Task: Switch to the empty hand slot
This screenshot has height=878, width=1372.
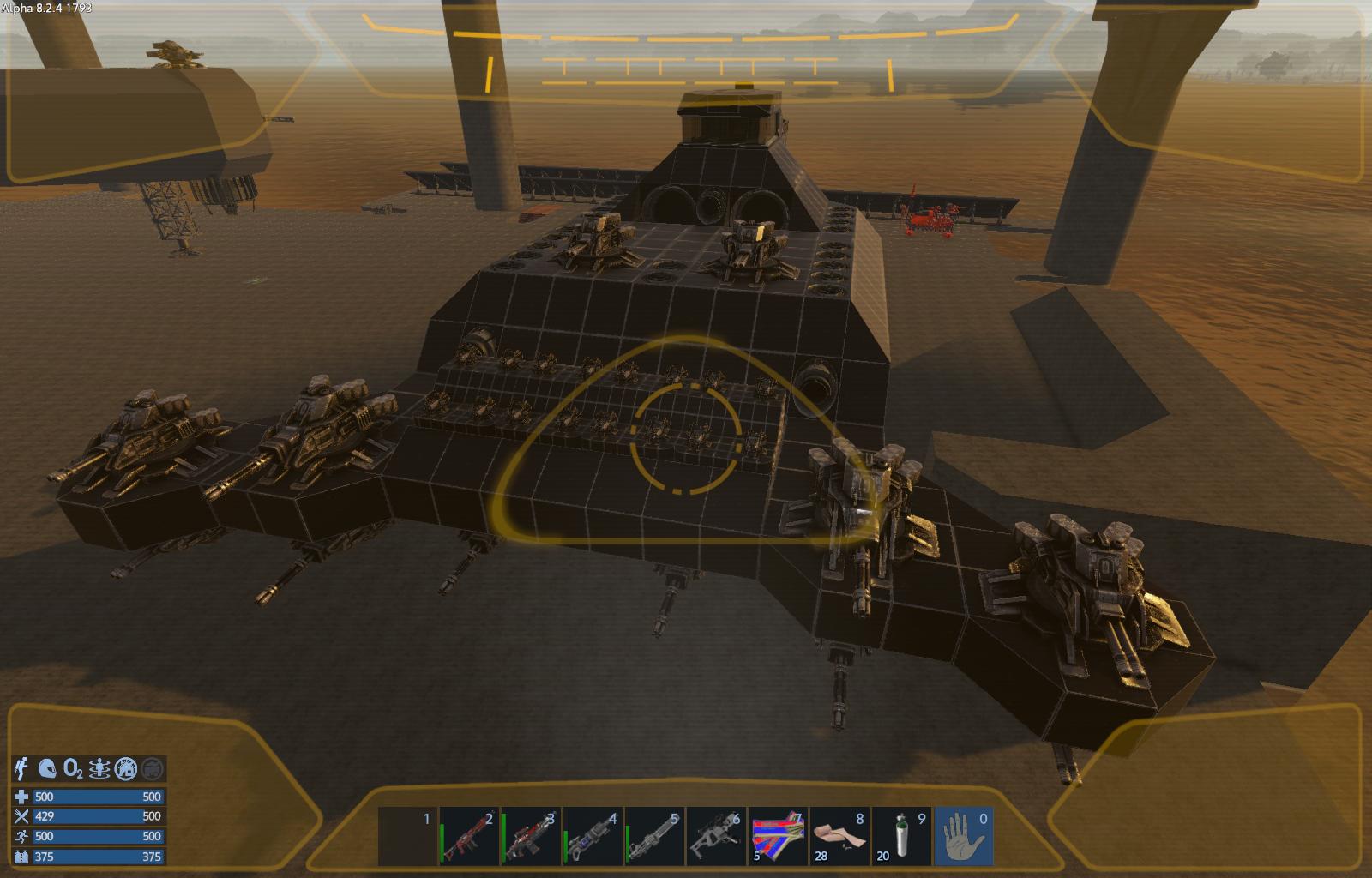Action: click(x=964, y=838)
